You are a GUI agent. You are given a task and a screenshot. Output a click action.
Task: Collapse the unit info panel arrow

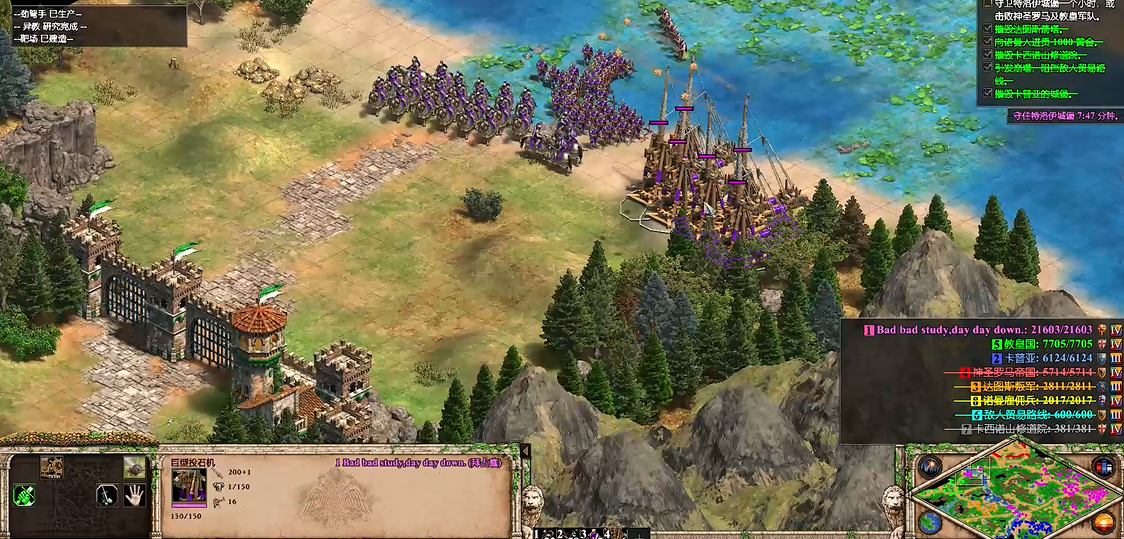(x=526, y=452)
